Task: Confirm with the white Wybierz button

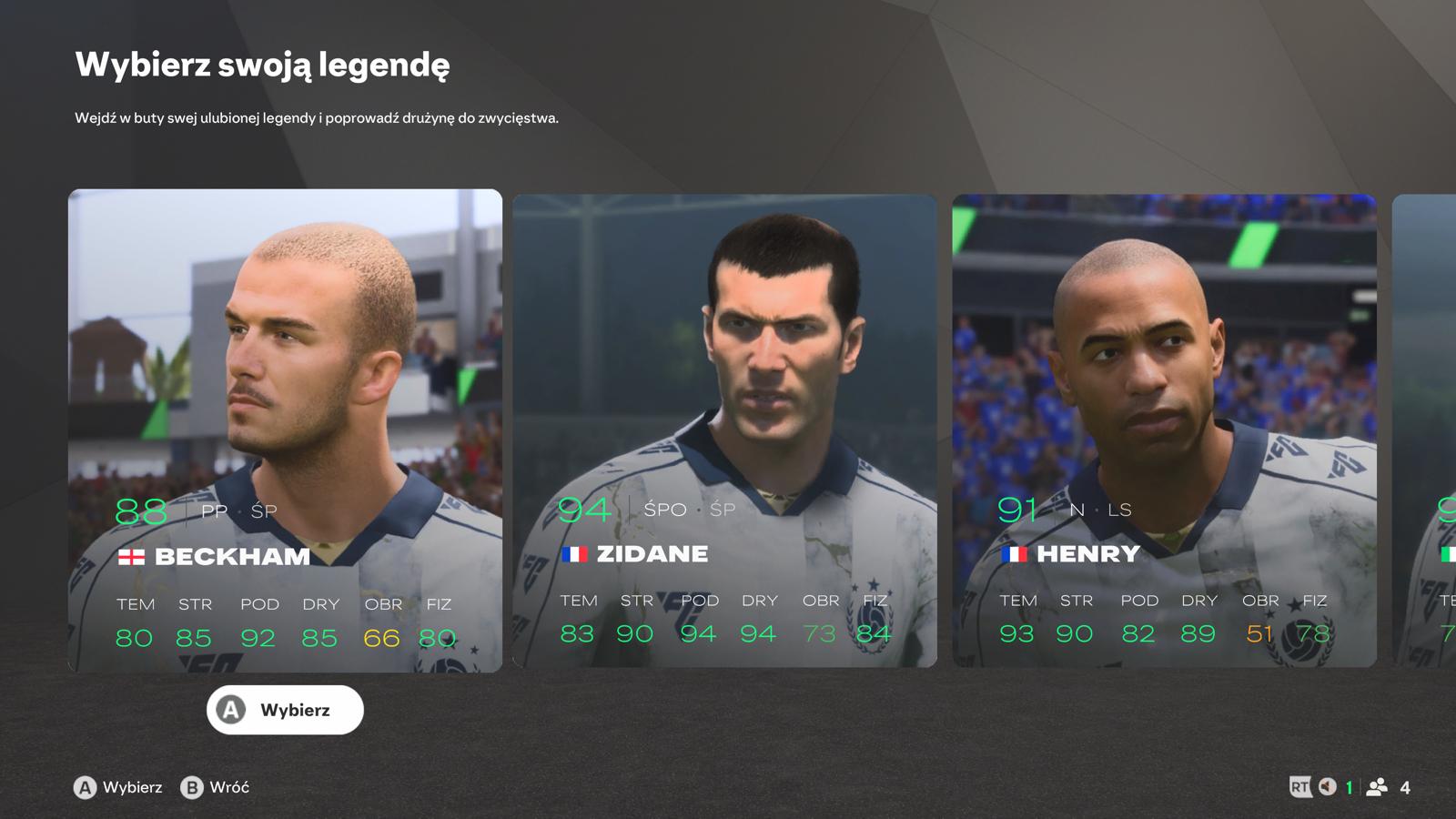Action: coord(285,710)
